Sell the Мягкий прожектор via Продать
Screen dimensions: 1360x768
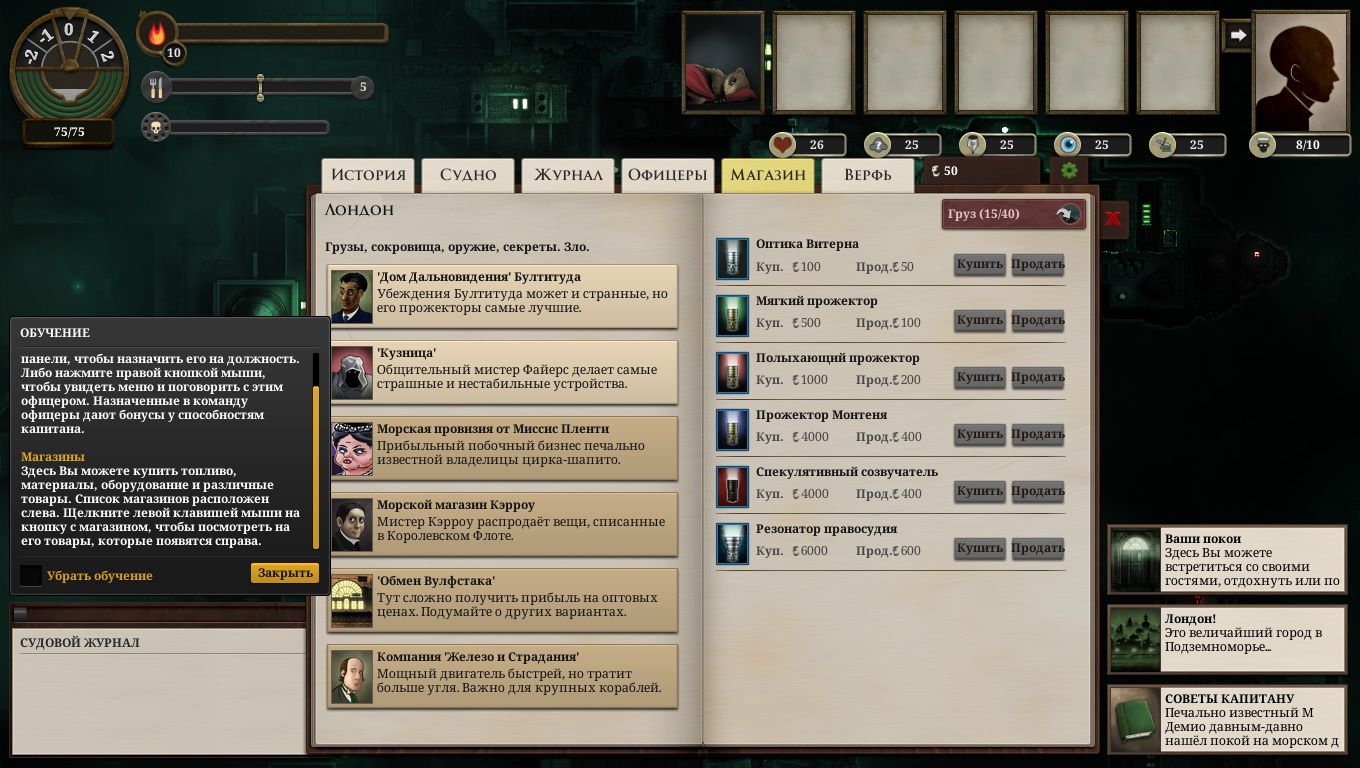pyautogui.click(x=1037, y=321)
